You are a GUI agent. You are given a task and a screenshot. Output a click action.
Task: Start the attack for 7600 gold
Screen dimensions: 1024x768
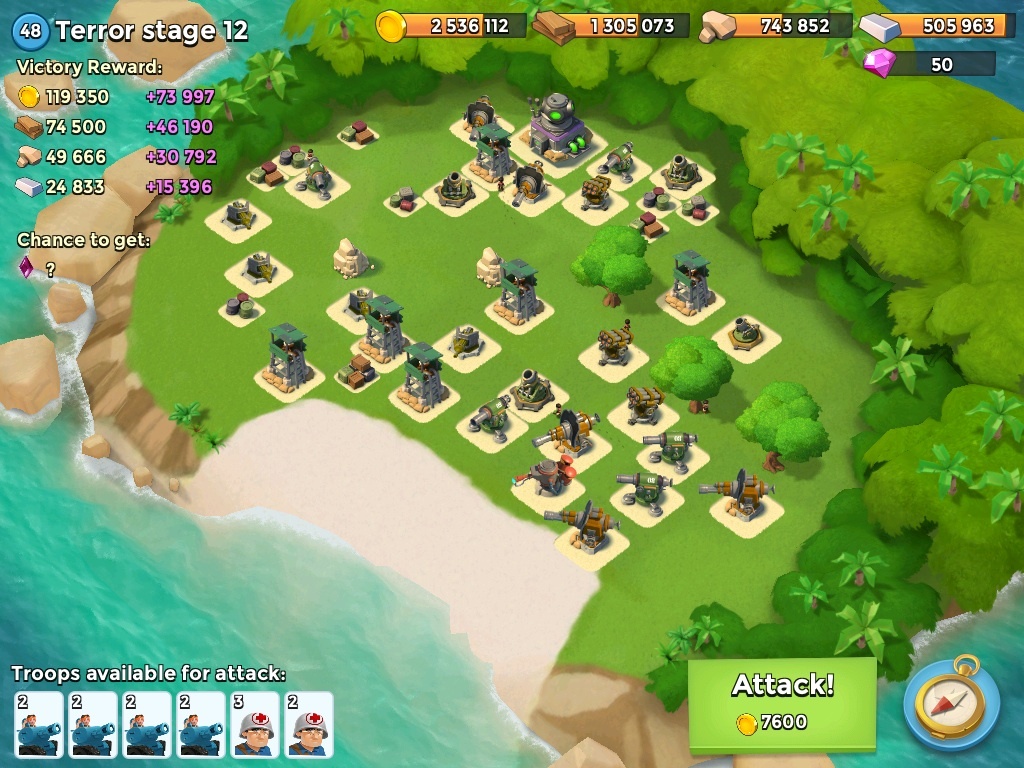tap(782, 702)
